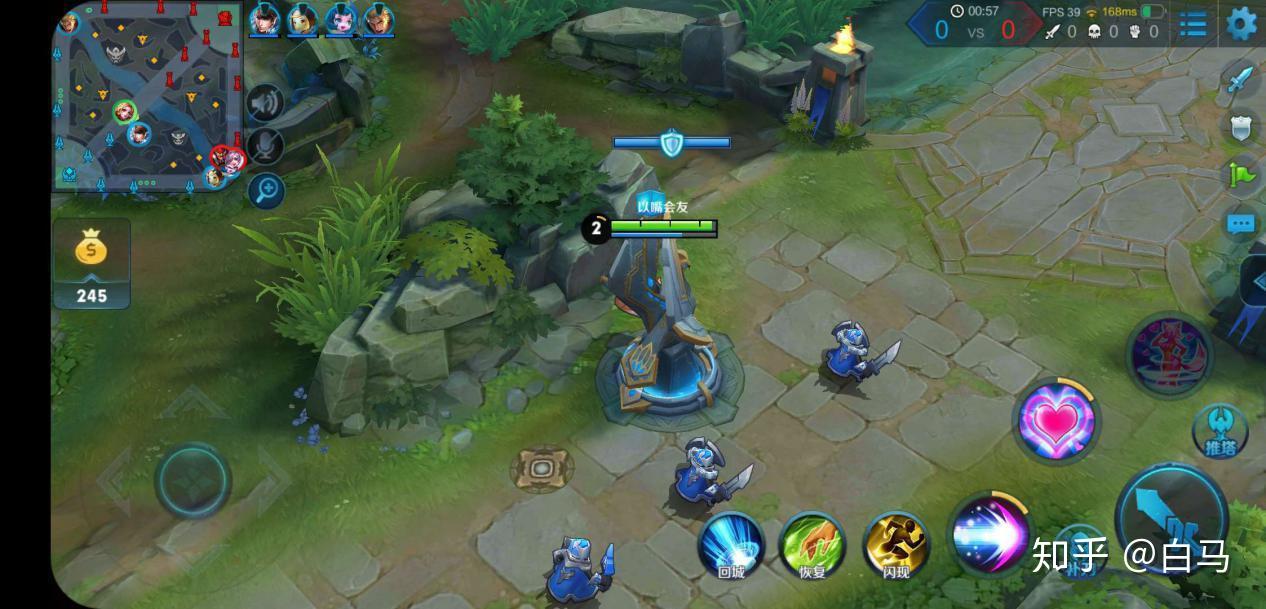Tap the minimap
1266x609 pixels.
tap(148, 97)
